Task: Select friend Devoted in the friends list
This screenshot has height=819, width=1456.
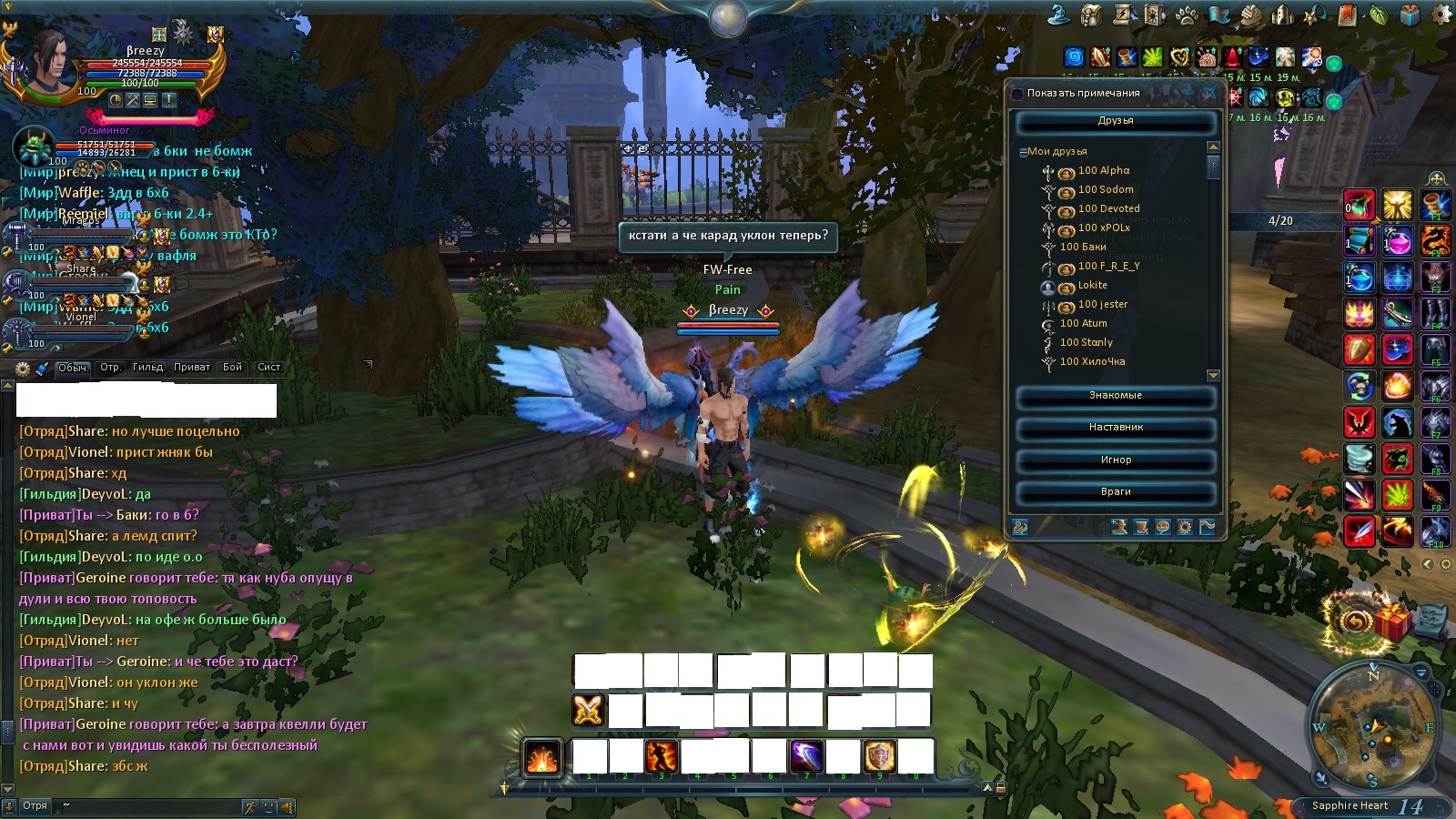Action: (x=1108, y=209)
